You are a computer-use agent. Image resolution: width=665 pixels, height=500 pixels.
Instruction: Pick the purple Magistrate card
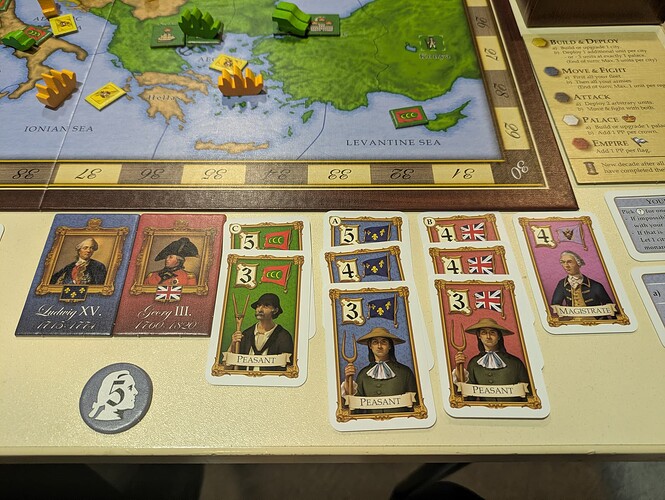point(575,270)
